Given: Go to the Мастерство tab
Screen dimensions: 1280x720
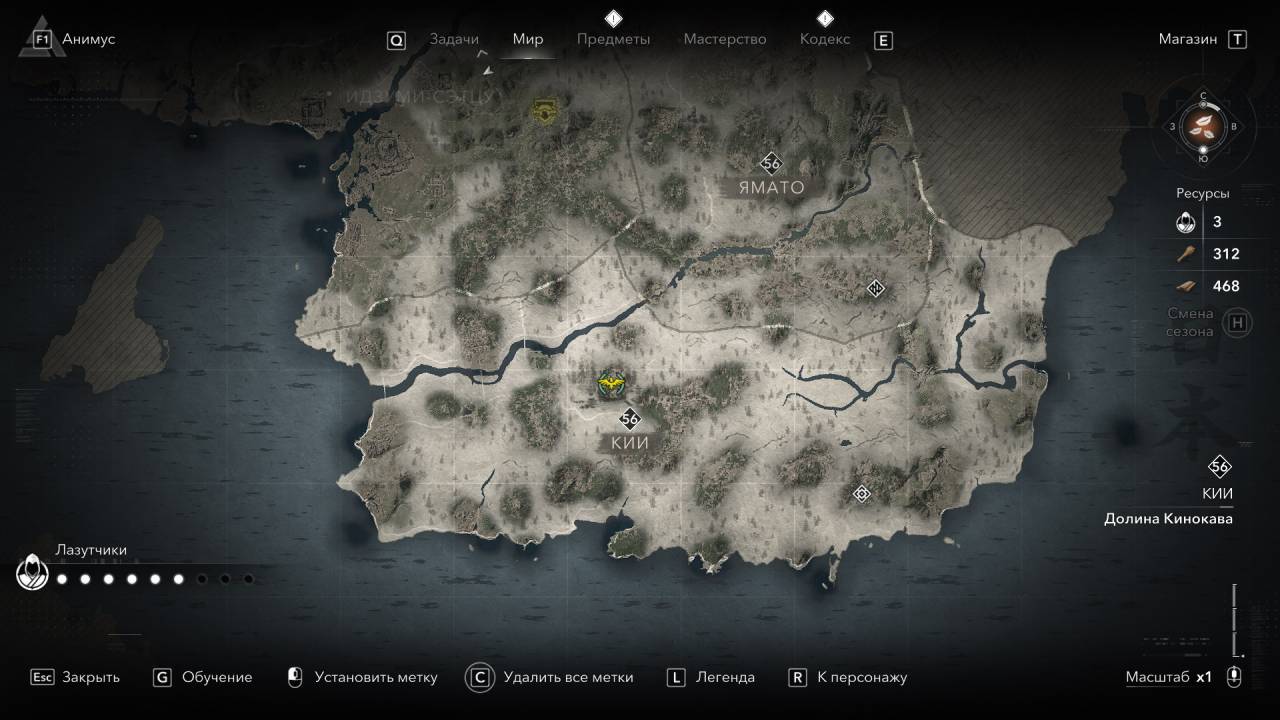Looking at the screenshot, I should 724,39.
